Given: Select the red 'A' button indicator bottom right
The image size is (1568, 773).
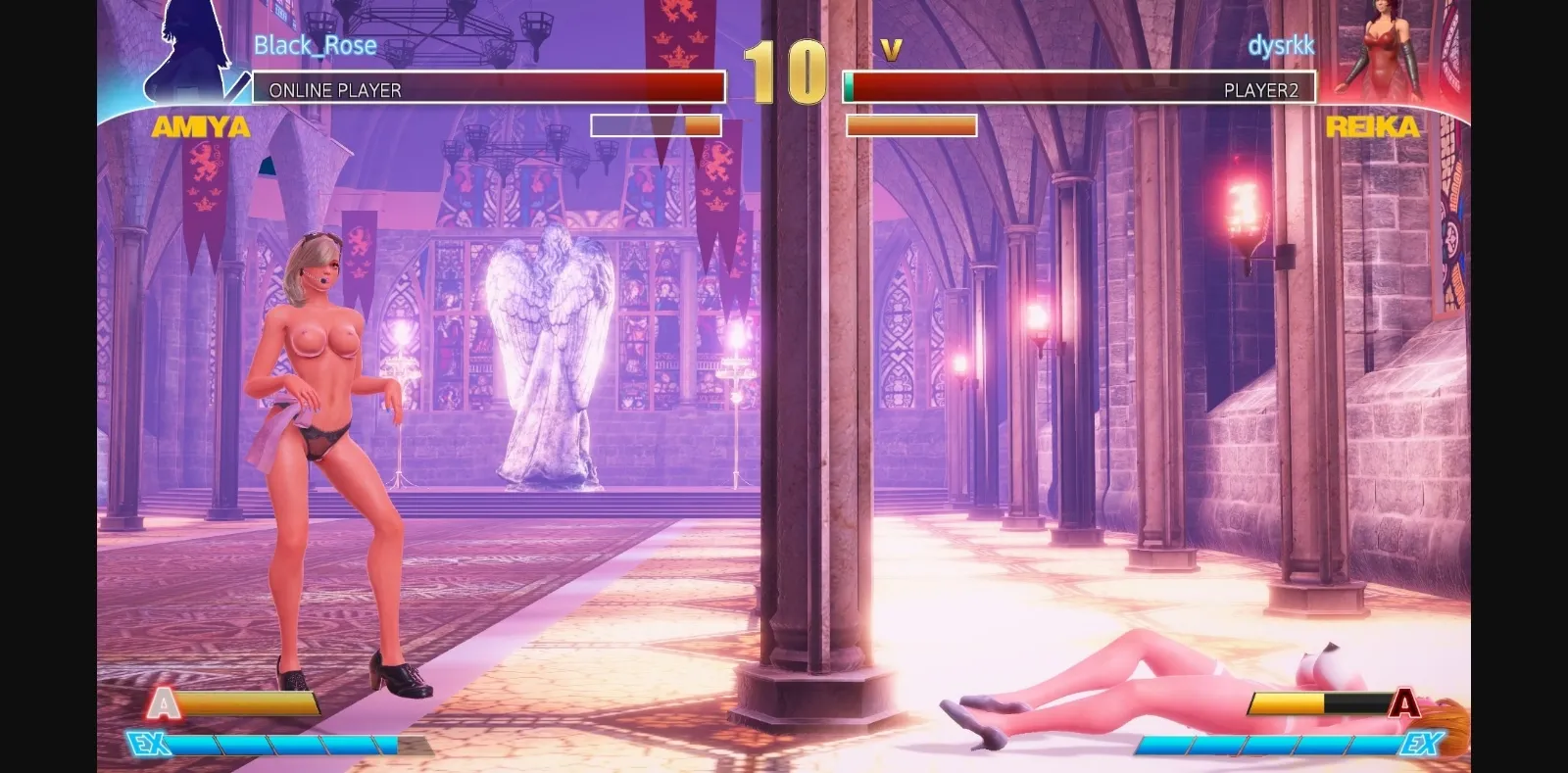Looking at the screenshot, I should [1405, 703].
